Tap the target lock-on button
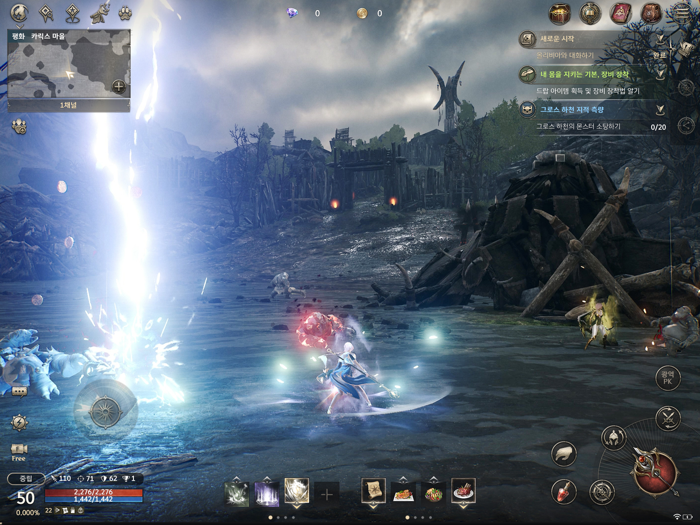This screenshot has width=700, height=525. click(601, 491)
